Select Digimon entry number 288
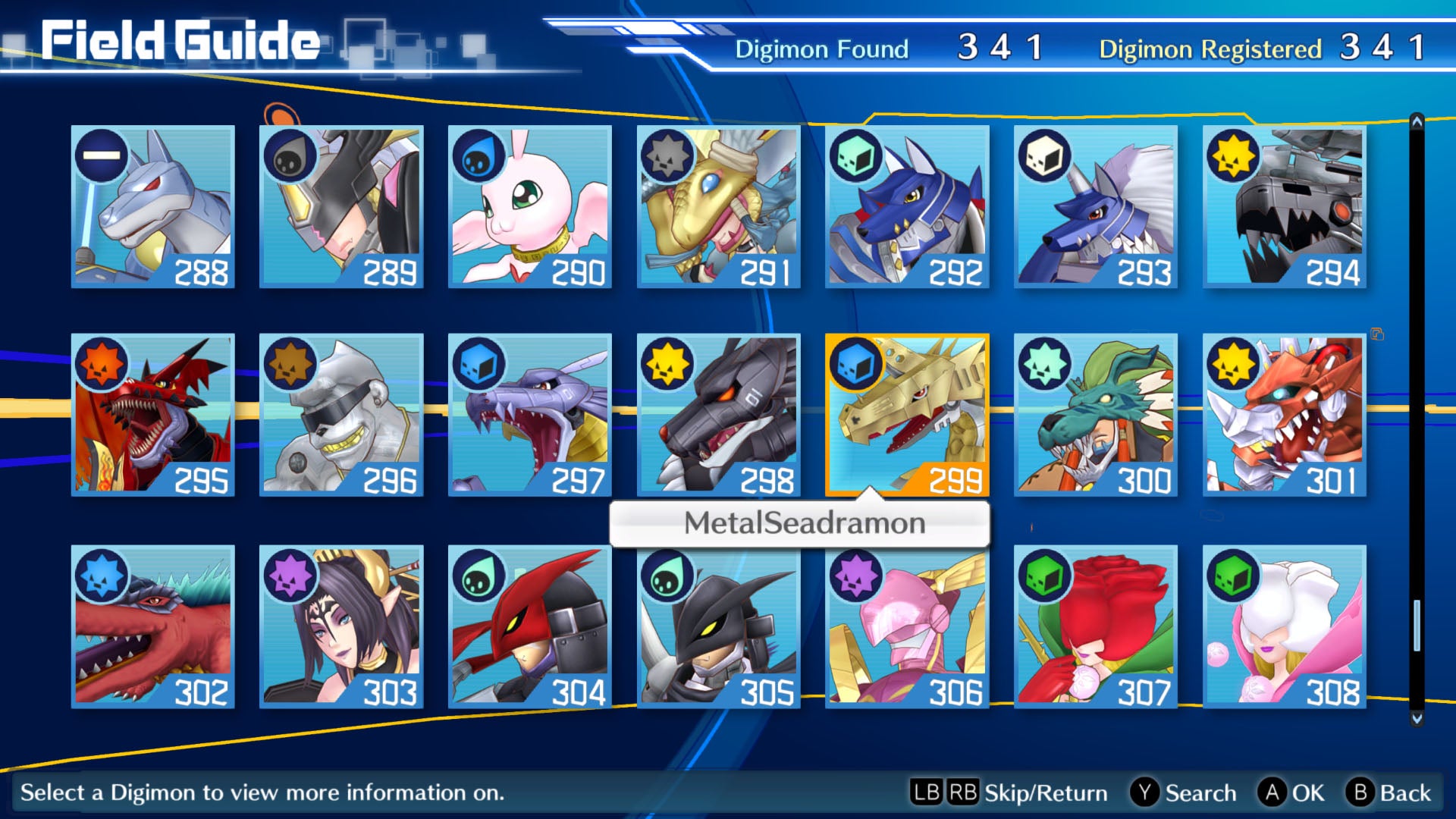This screenshot has height=819, width=1456. [152, 206]
